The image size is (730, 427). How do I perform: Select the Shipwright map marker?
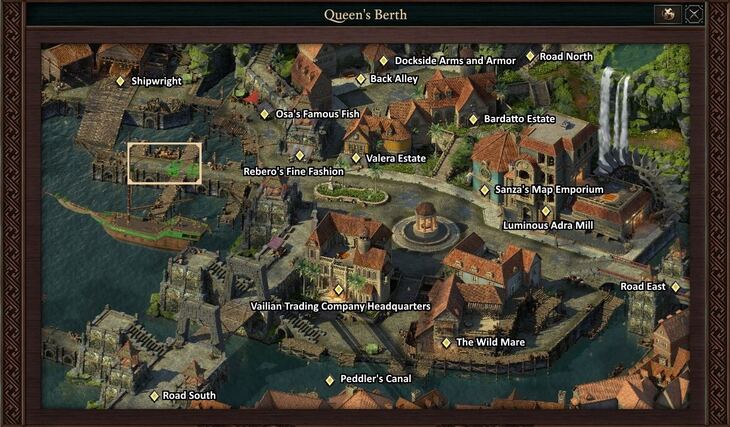(x=121, y=81)
